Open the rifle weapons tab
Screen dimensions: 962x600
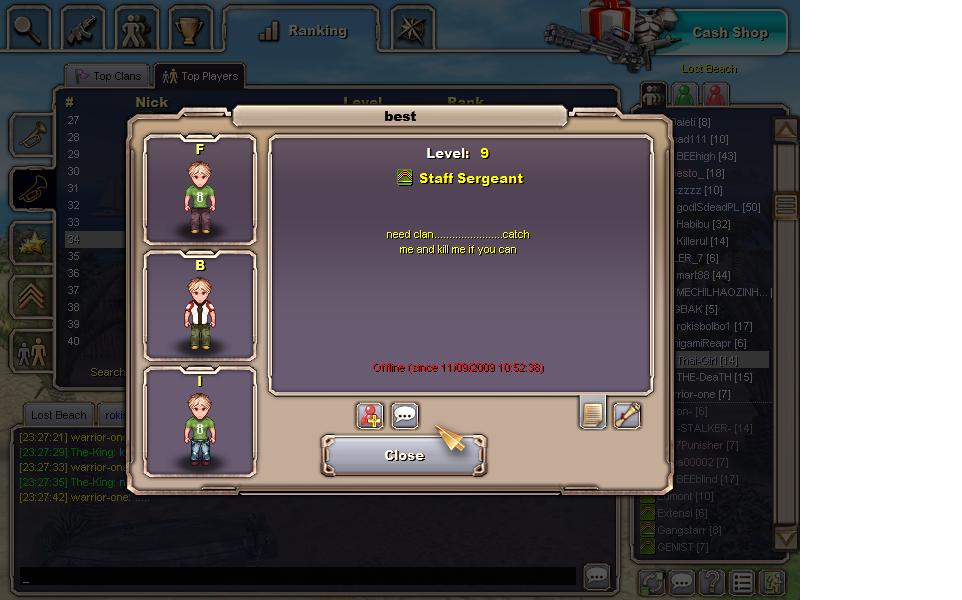[83, 29]
